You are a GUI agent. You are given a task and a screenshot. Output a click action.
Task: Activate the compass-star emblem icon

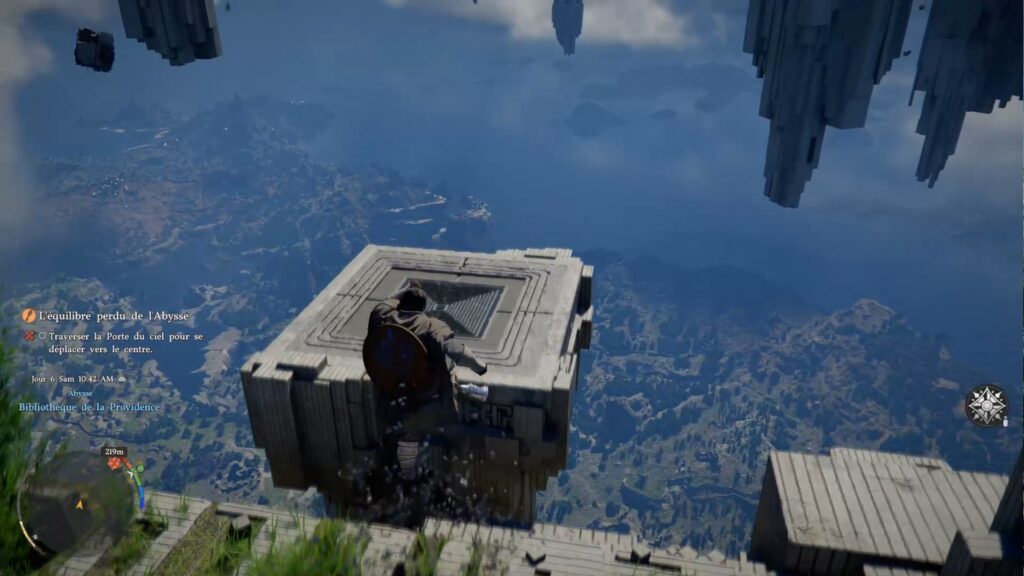tap(985, 405)
